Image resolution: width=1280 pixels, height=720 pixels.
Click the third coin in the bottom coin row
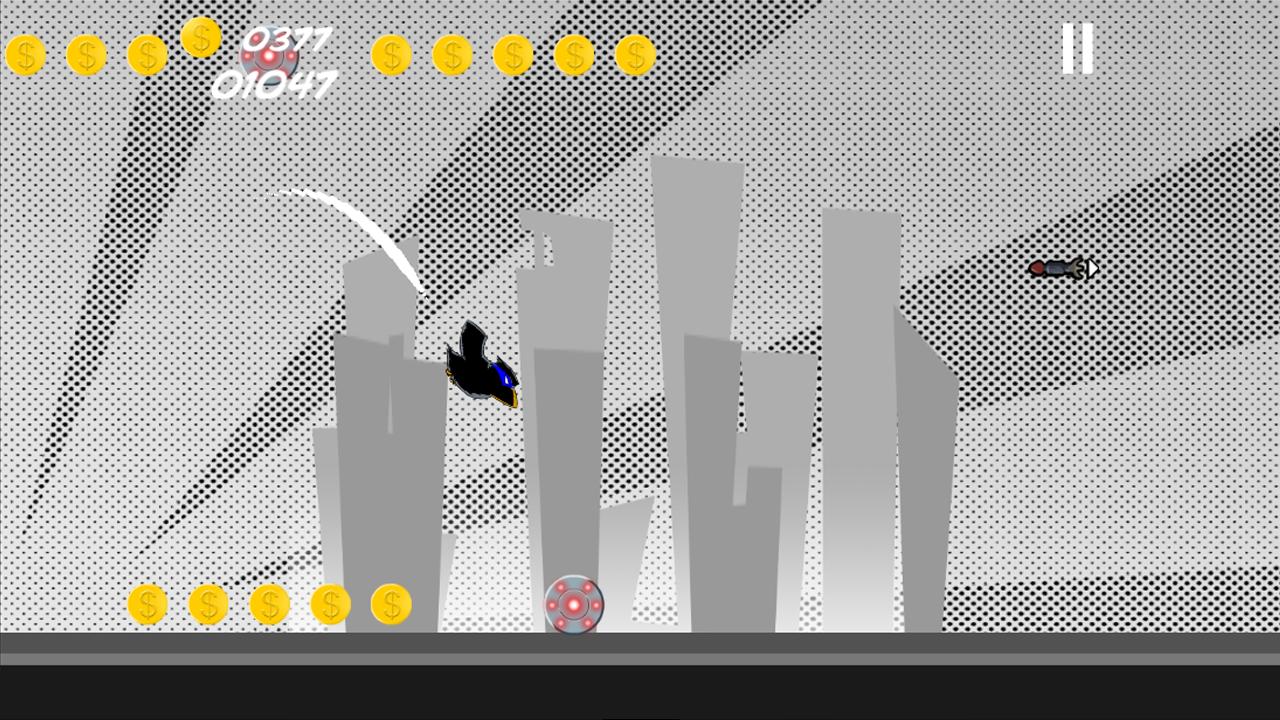point(269,604)
